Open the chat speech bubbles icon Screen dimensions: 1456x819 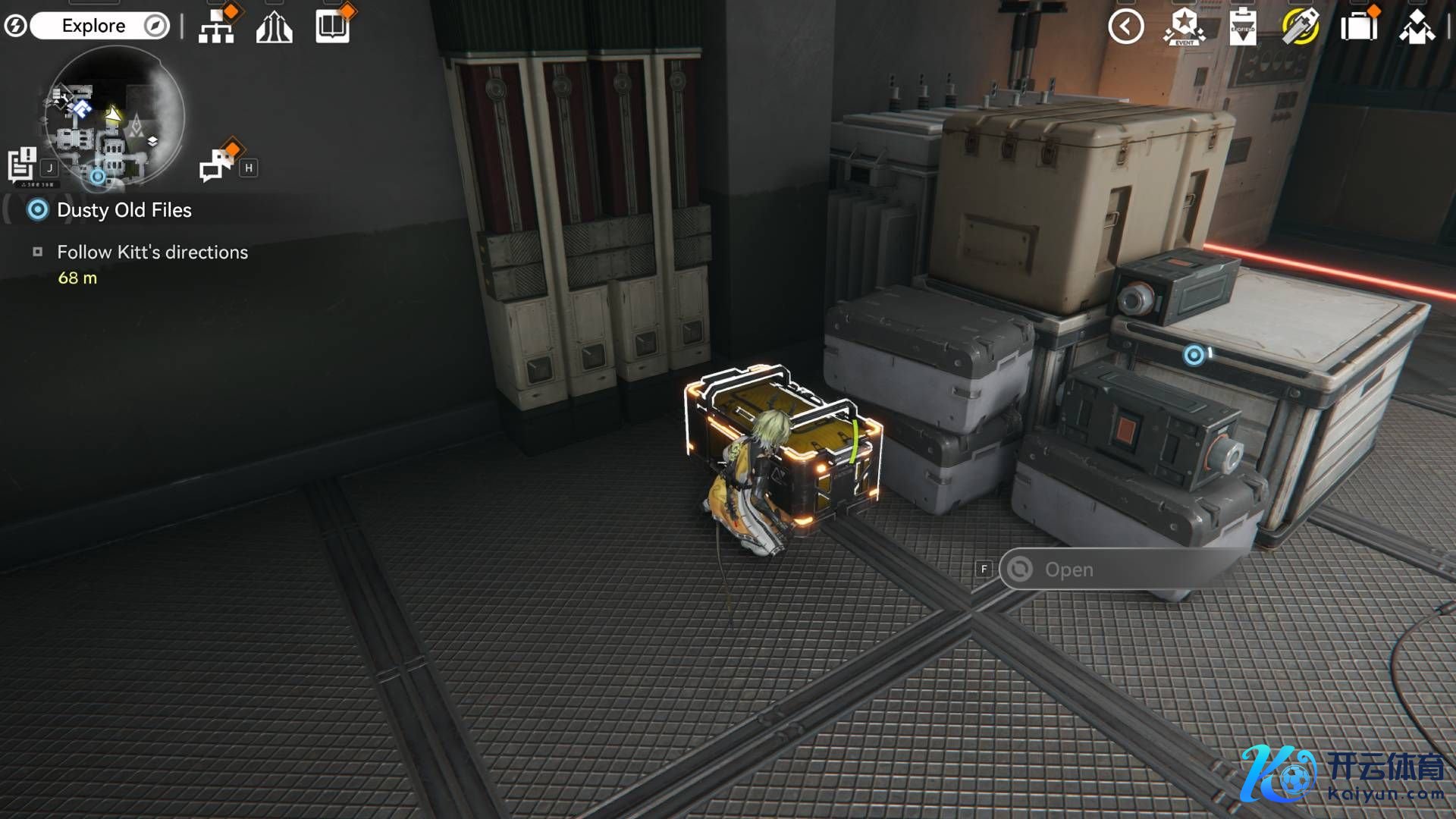[216, 164]
